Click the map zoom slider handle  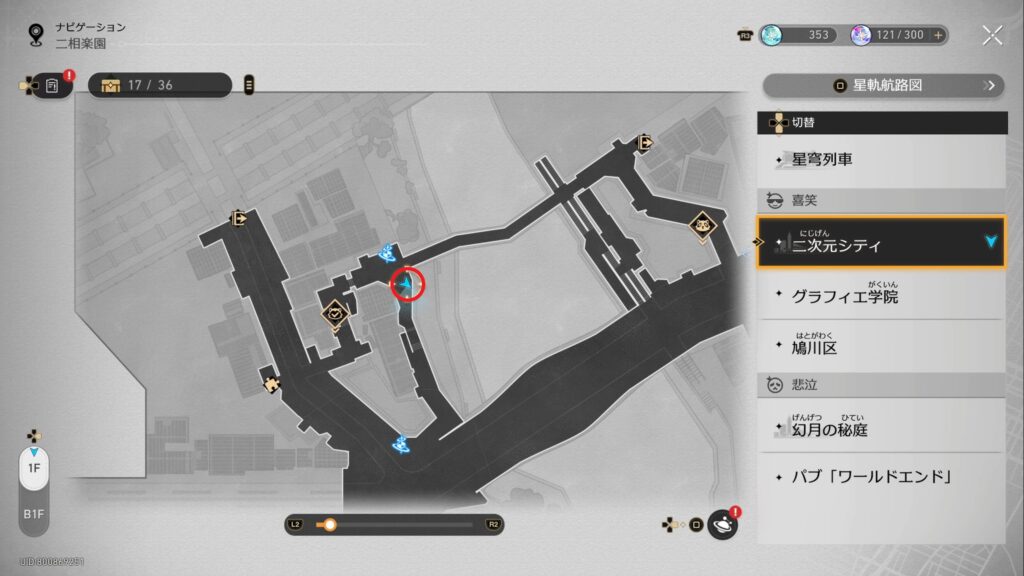[329, 524]
